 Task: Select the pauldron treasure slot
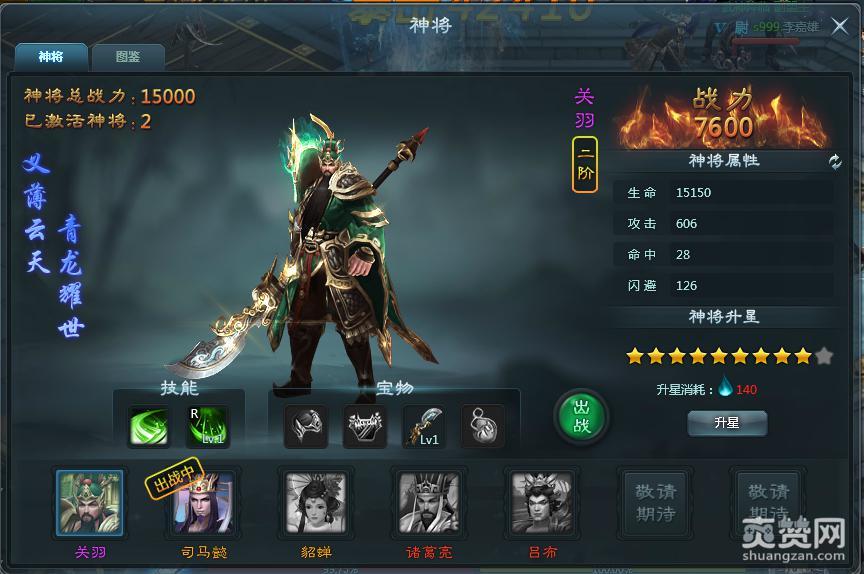[x=306, y=427]
